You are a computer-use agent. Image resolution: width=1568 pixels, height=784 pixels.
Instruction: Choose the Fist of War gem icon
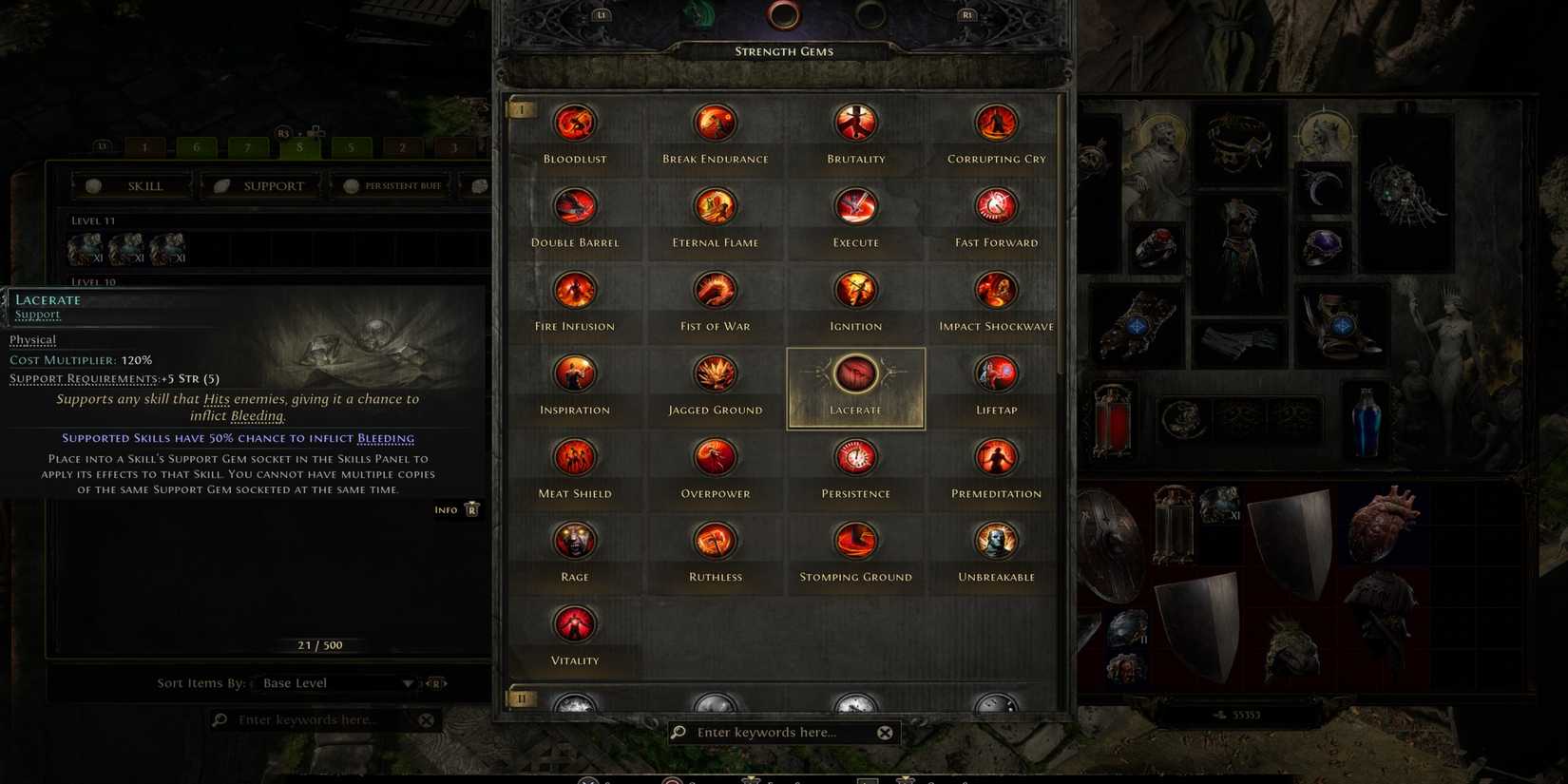click(x=715, y=289)
